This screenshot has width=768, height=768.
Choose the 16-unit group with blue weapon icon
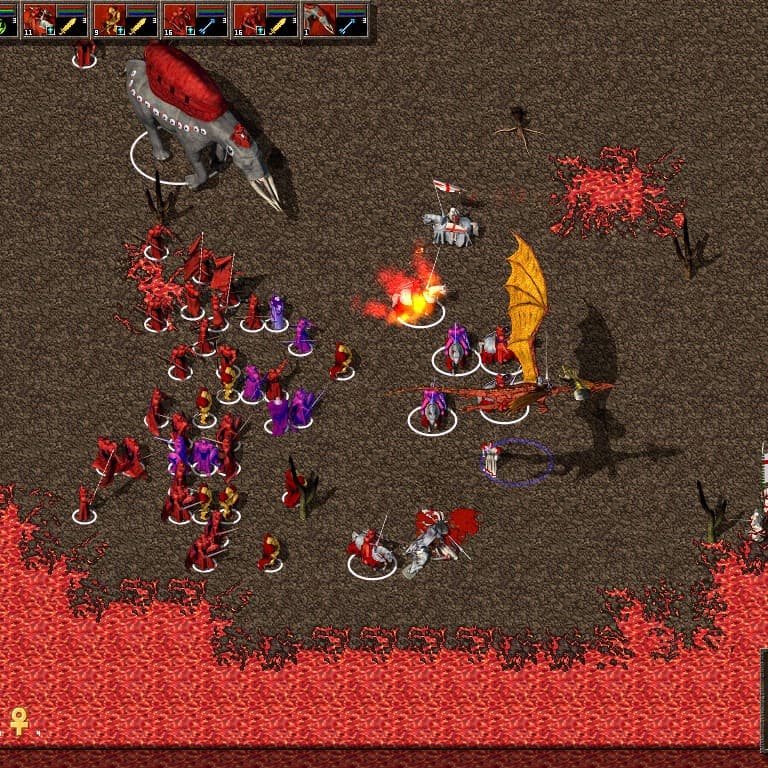pyautogui.click(x=195, y=19)
